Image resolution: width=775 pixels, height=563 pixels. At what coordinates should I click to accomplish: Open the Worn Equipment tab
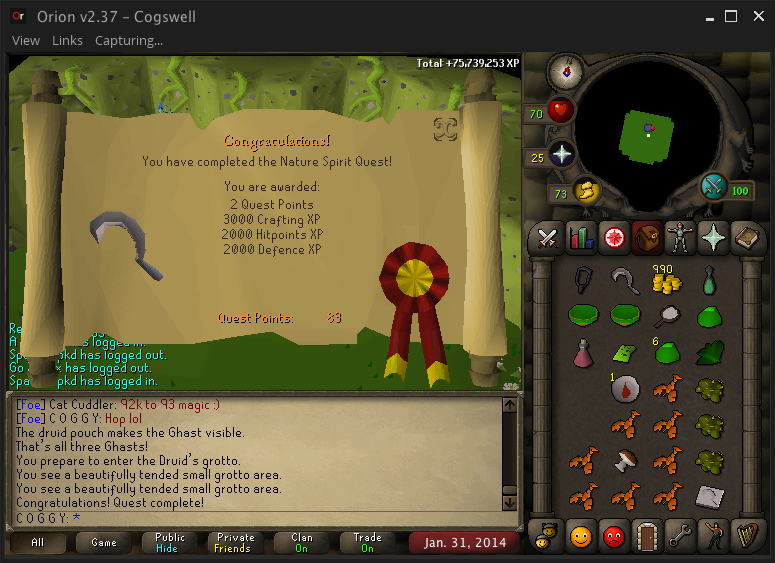click(x=680, y=237)
